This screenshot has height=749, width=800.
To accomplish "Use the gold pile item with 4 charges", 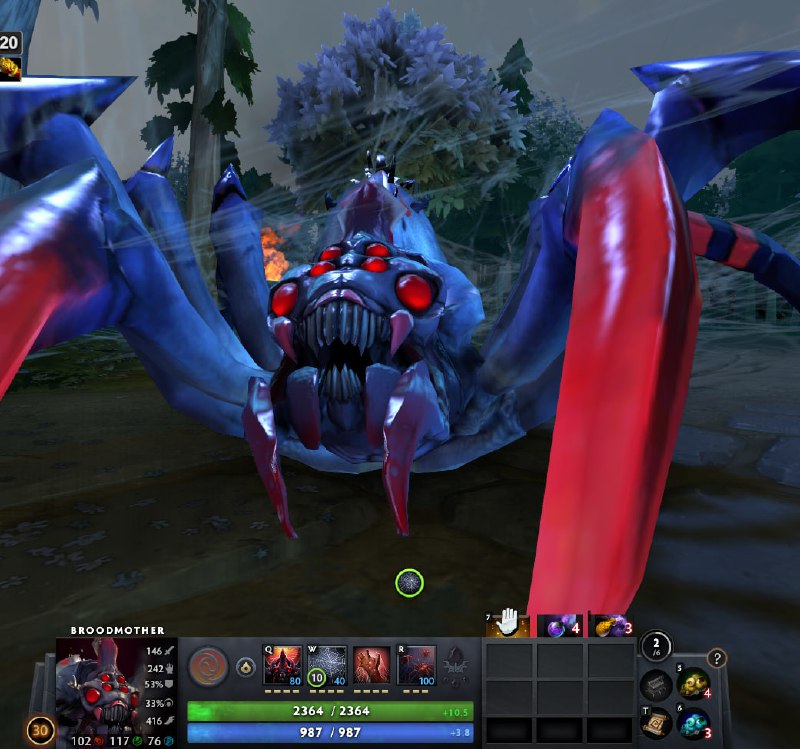I will coord(692,685).
